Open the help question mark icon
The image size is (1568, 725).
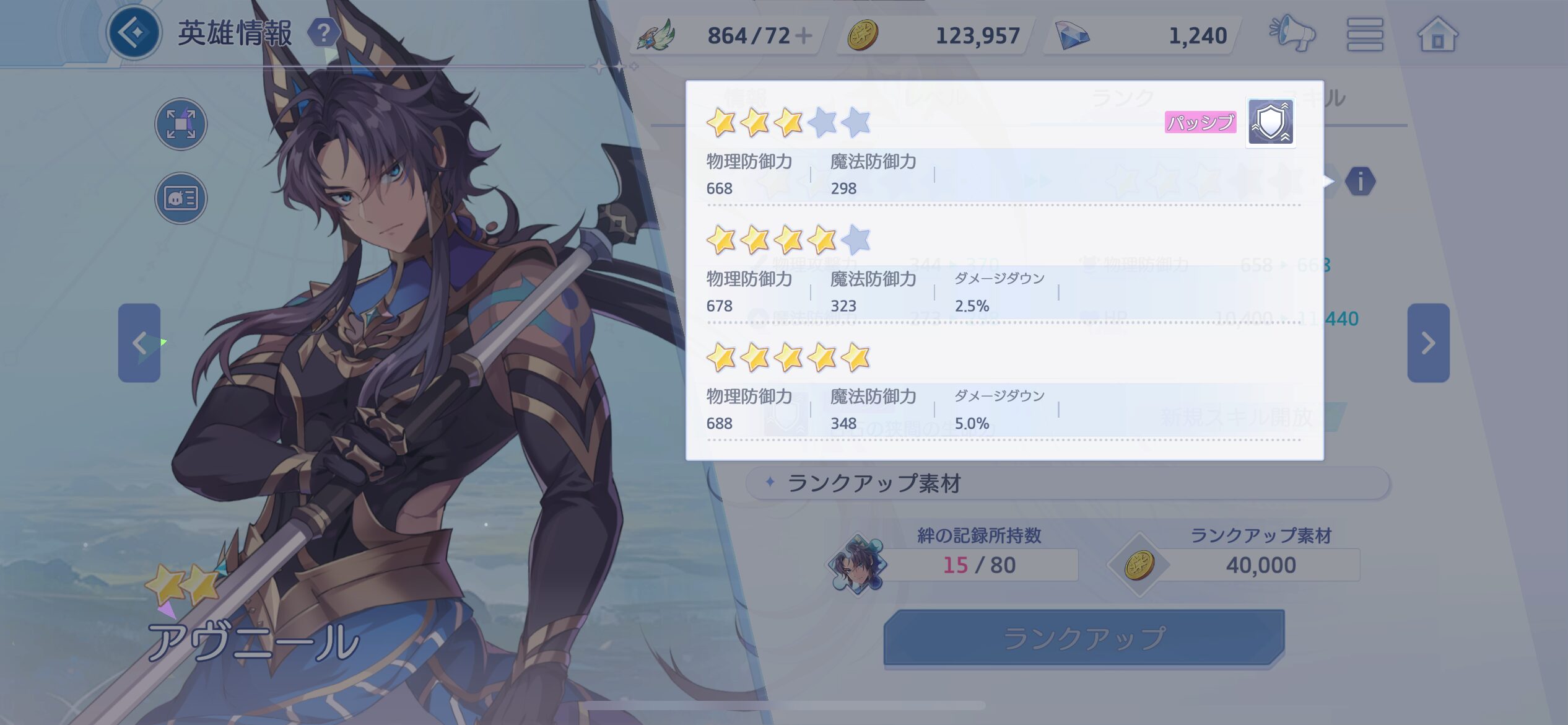point(323,33)
